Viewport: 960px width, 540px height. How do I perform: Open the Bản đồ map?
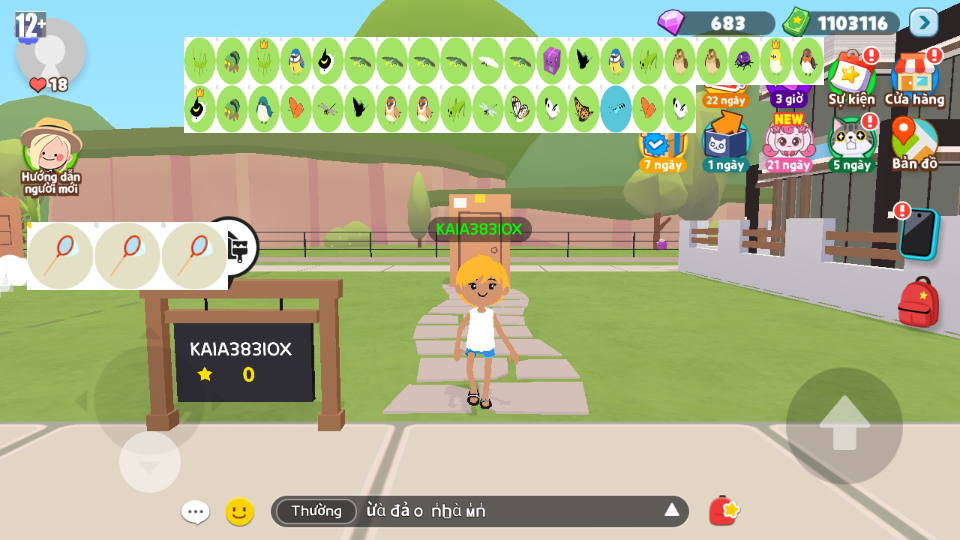point(914,142)
